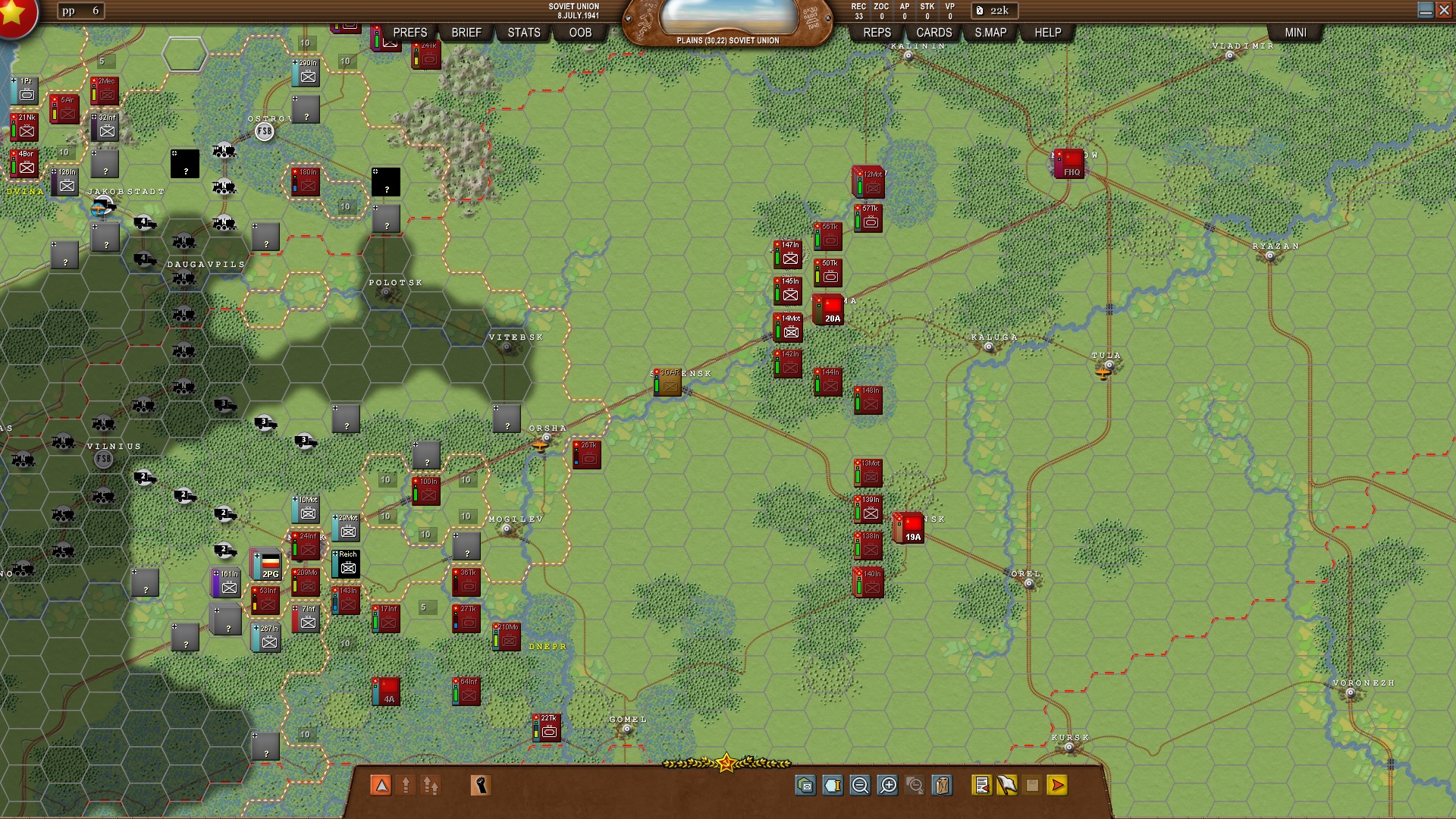The width and height of the screenshot is (1456, 819).
Task: View the REPS reports
Action: coord(877,33)
